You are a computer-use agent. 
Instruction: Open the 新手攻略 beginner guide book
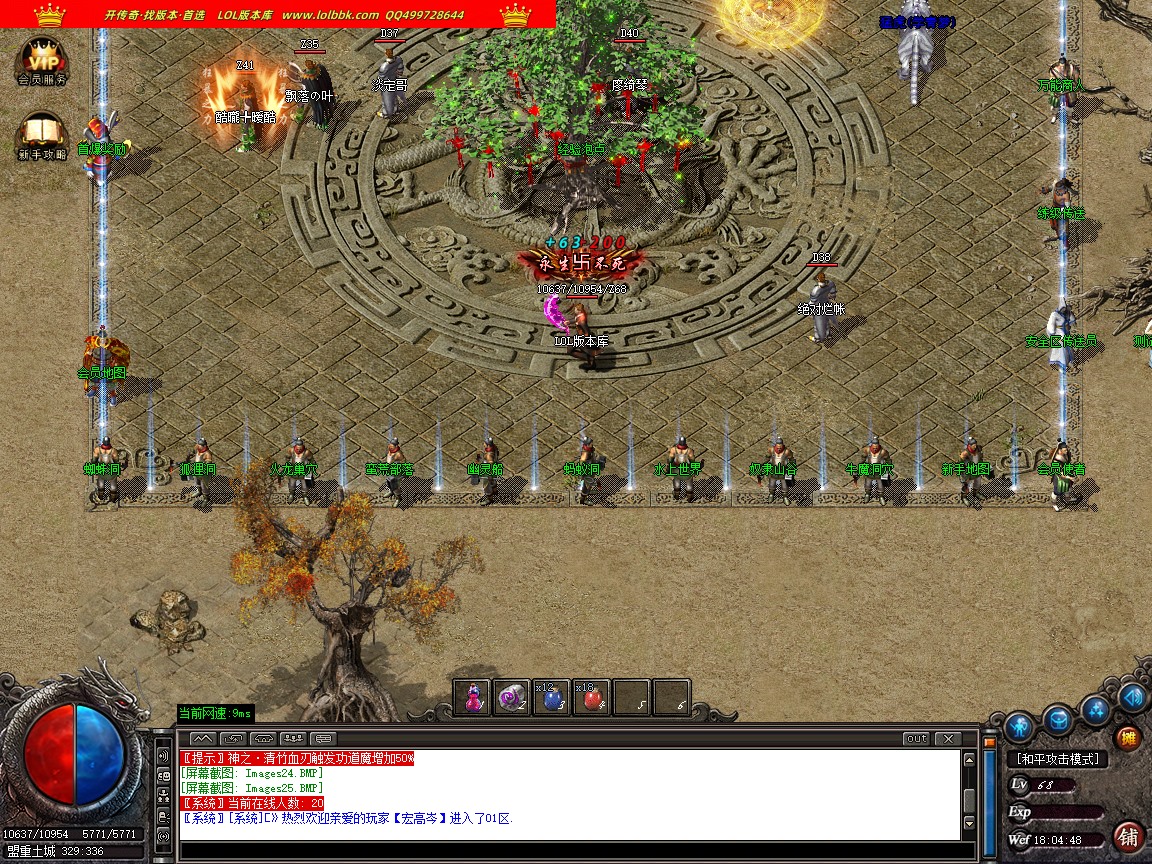click(x=42, y=135)
